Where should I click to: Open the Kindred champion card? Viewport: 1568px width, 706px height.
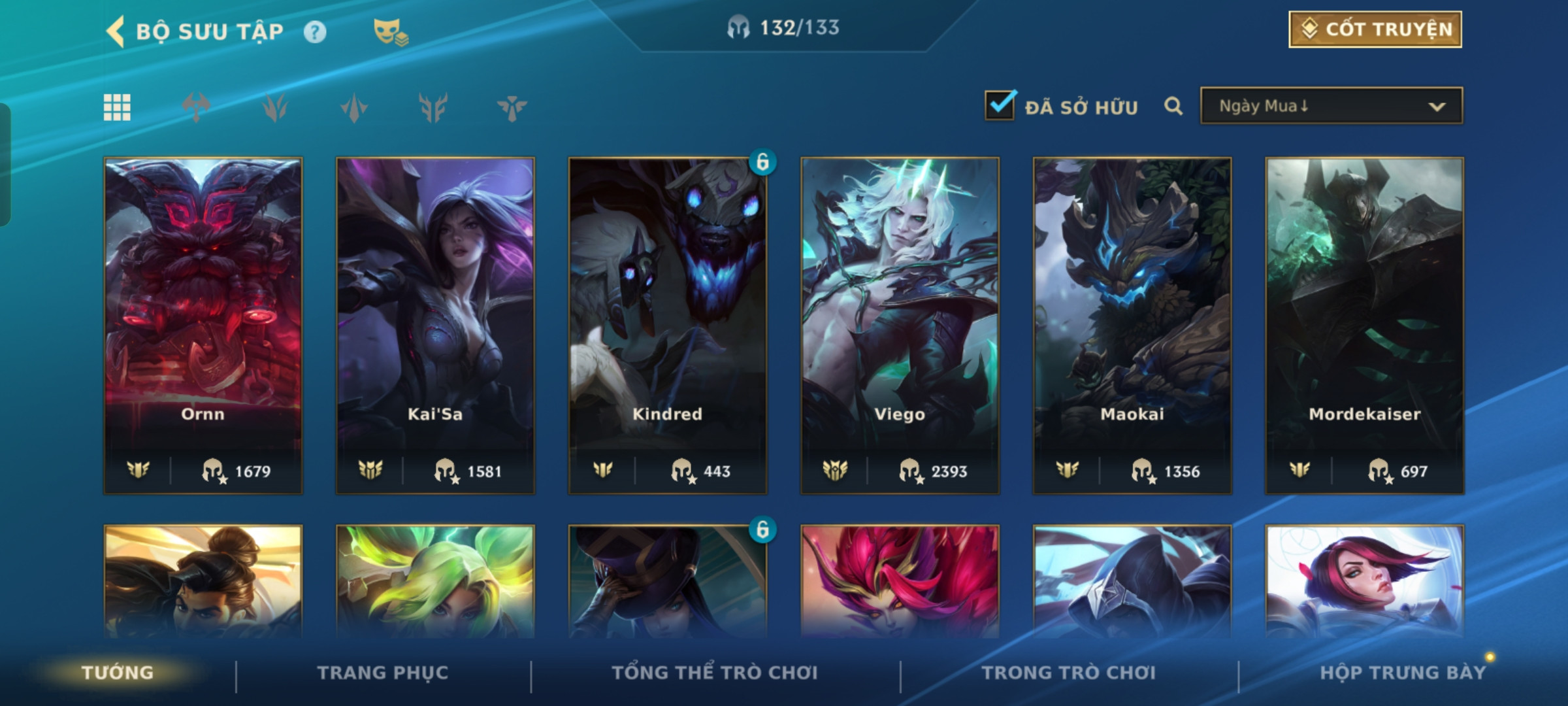point(668,325)
